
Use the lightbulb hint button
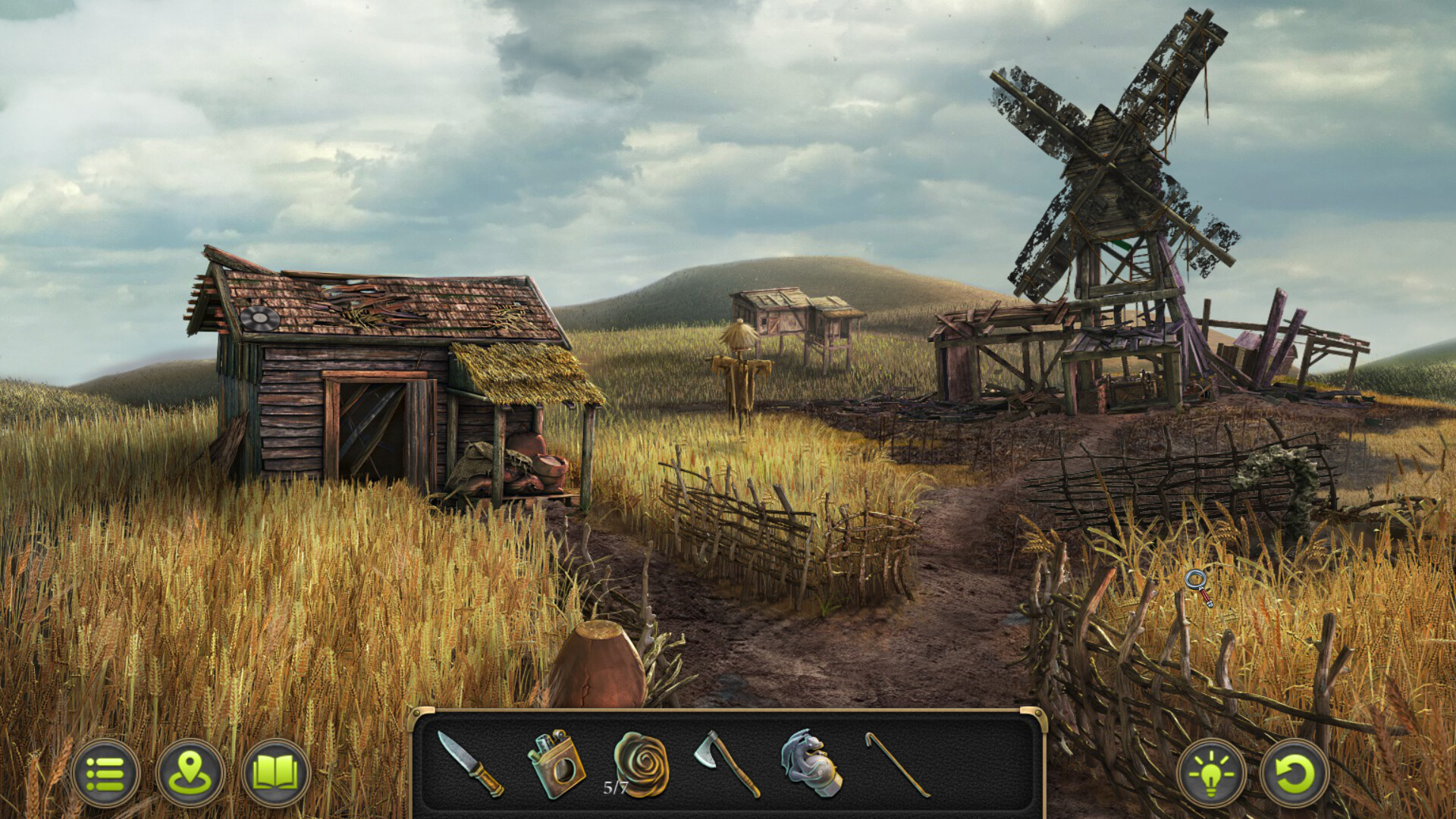coord(1211,774)
